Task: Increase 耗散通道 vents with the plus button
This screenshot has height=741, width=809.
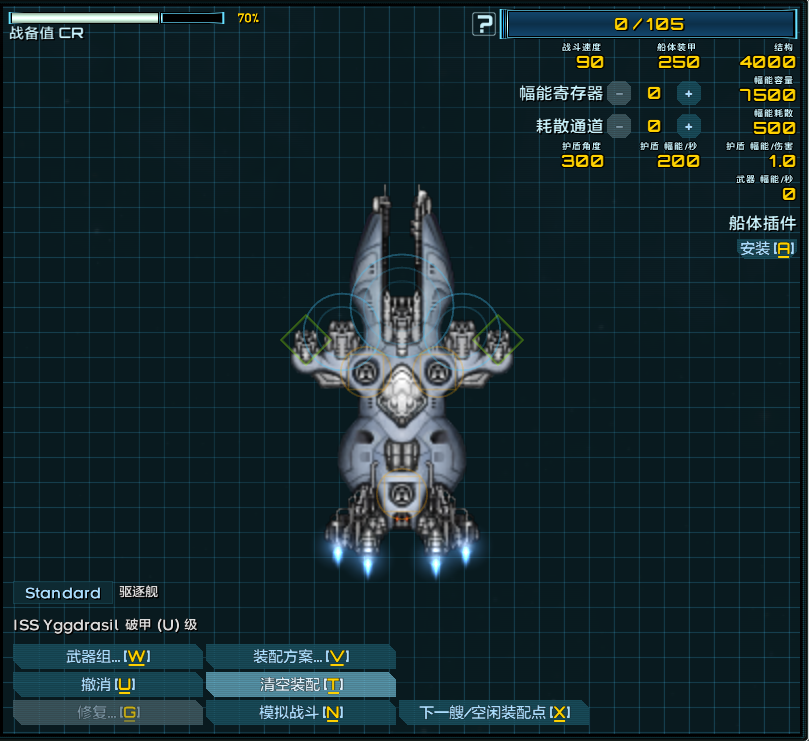Action: [688, 126]
